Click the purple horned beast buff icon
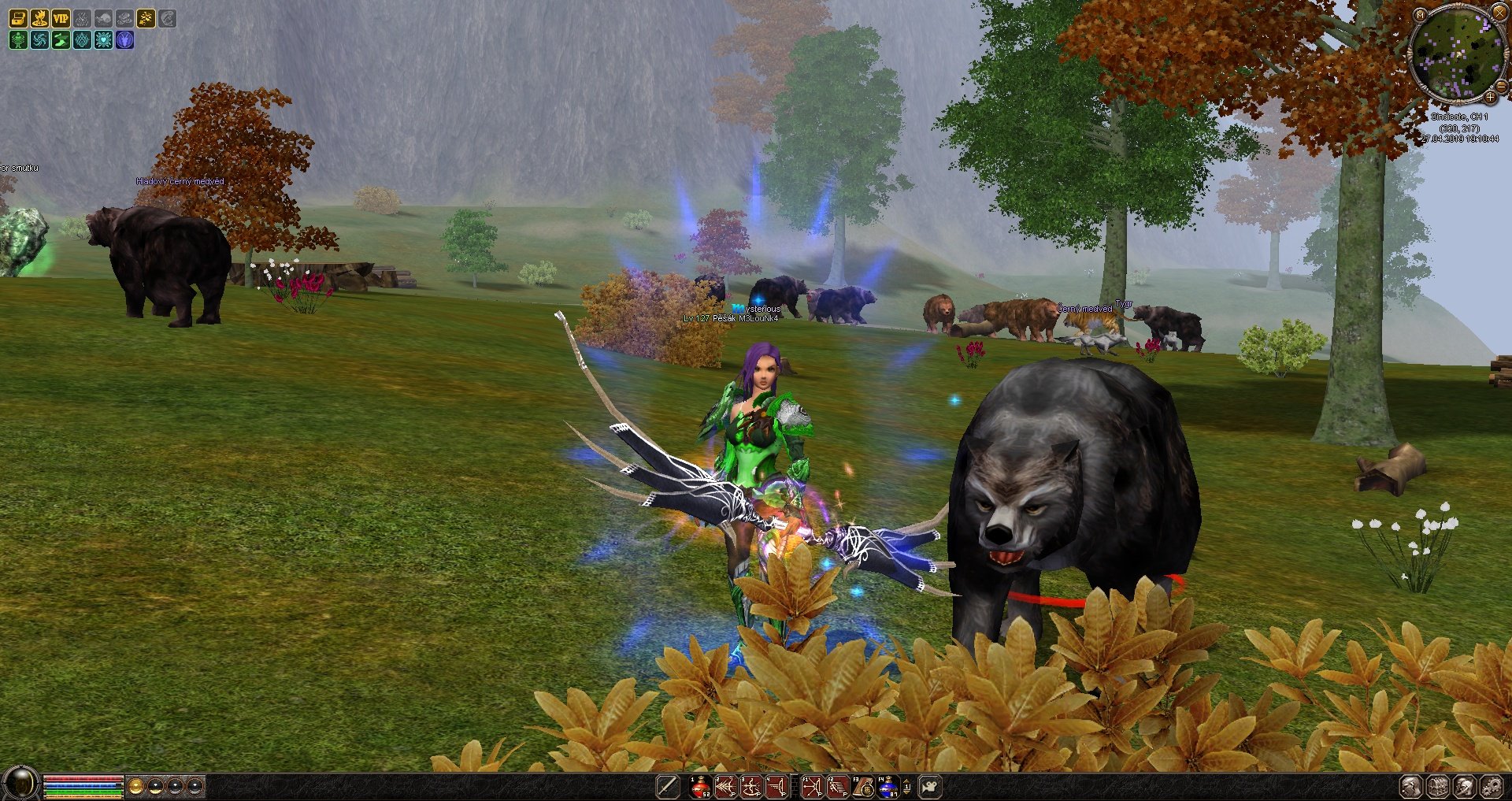 coord(124,39)
